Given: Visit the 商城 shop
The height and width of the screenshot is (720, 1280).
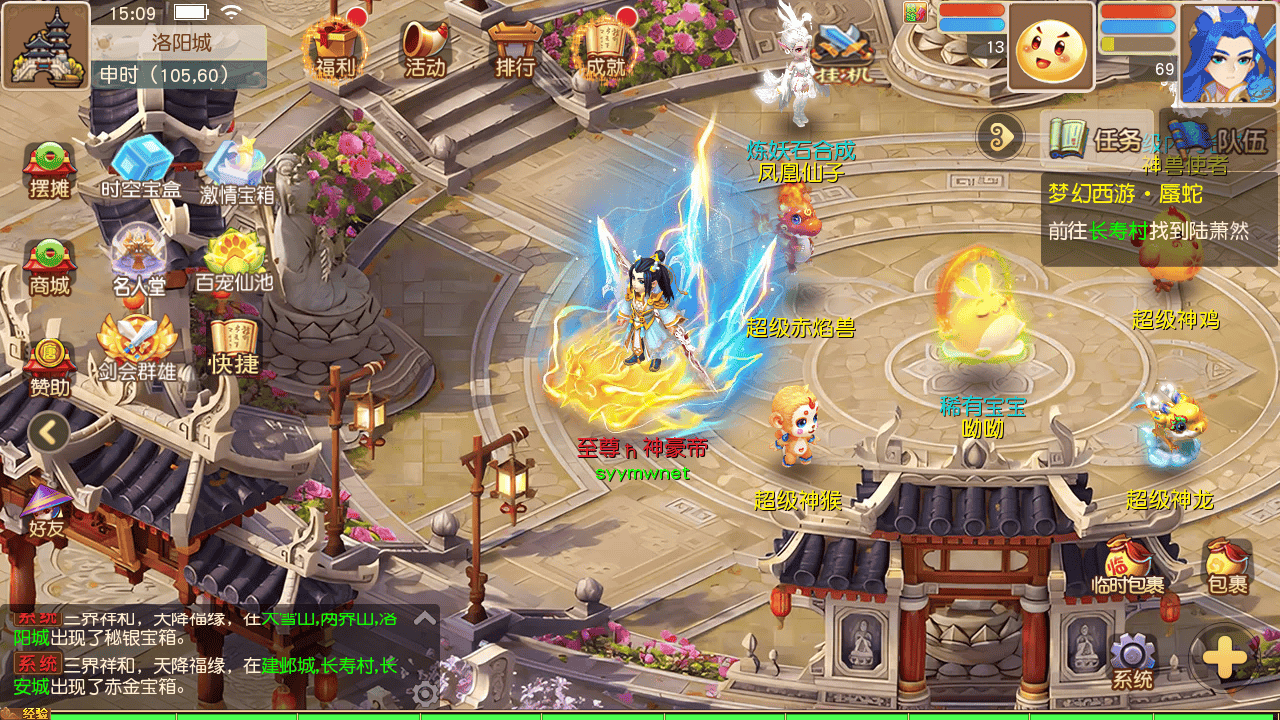Looking at the screenshot, I should [49, 266].
